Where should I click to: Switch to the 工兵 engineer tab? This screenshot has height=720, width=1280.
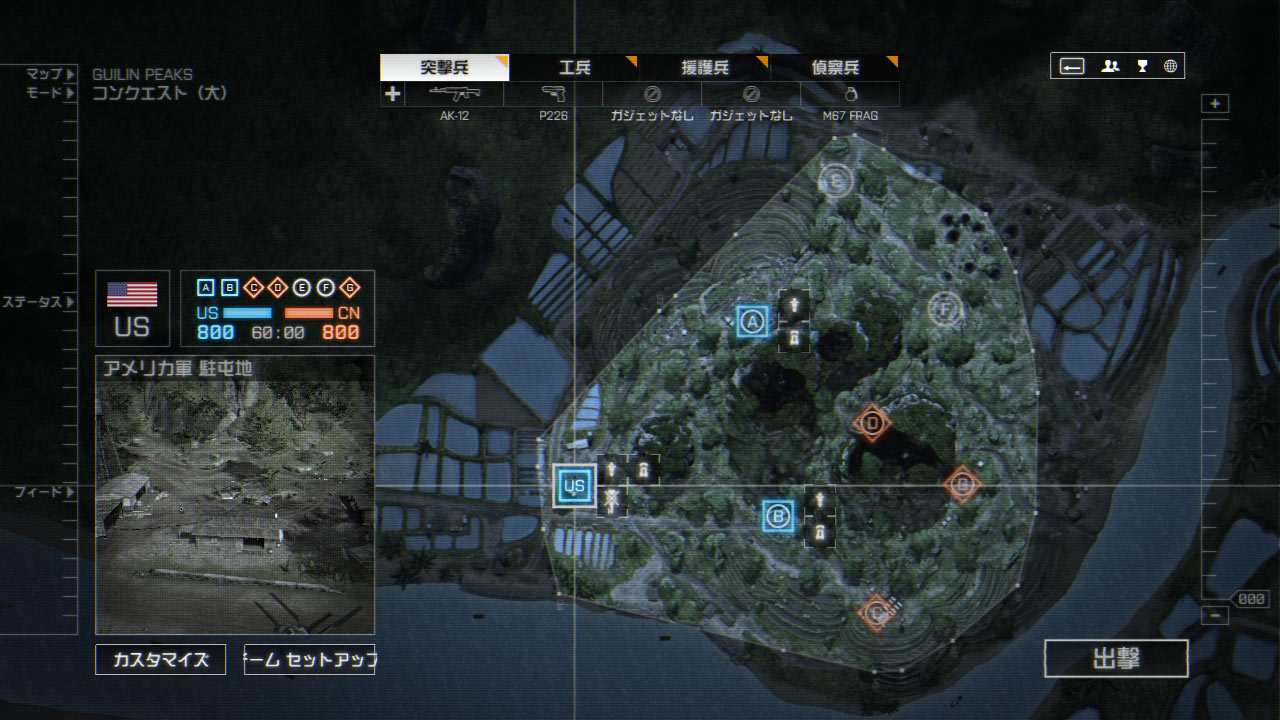(x=574, y=67)
